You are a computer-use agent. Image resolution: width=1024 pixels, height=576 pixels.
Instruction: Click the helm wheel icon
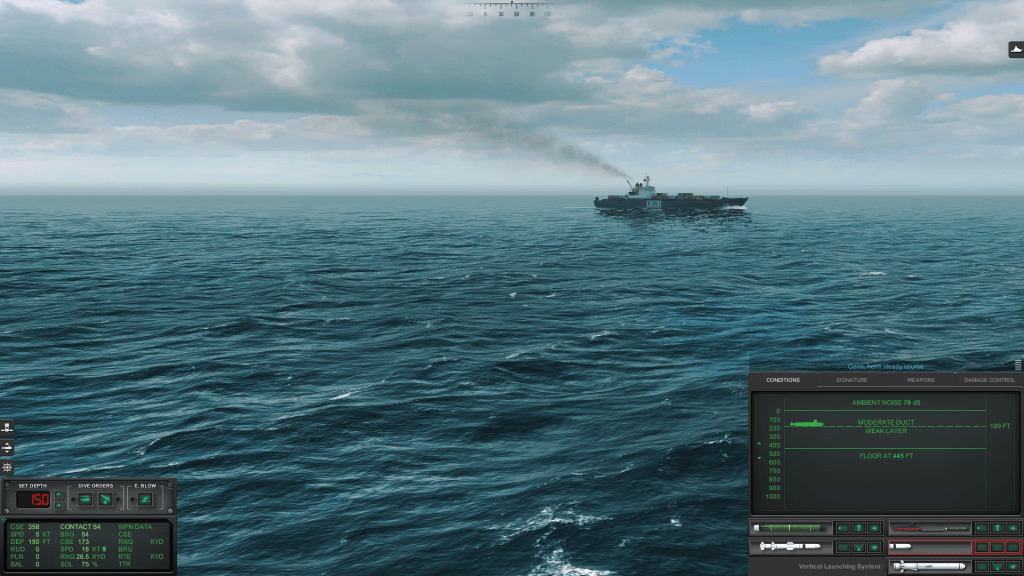tap(8, 467)
